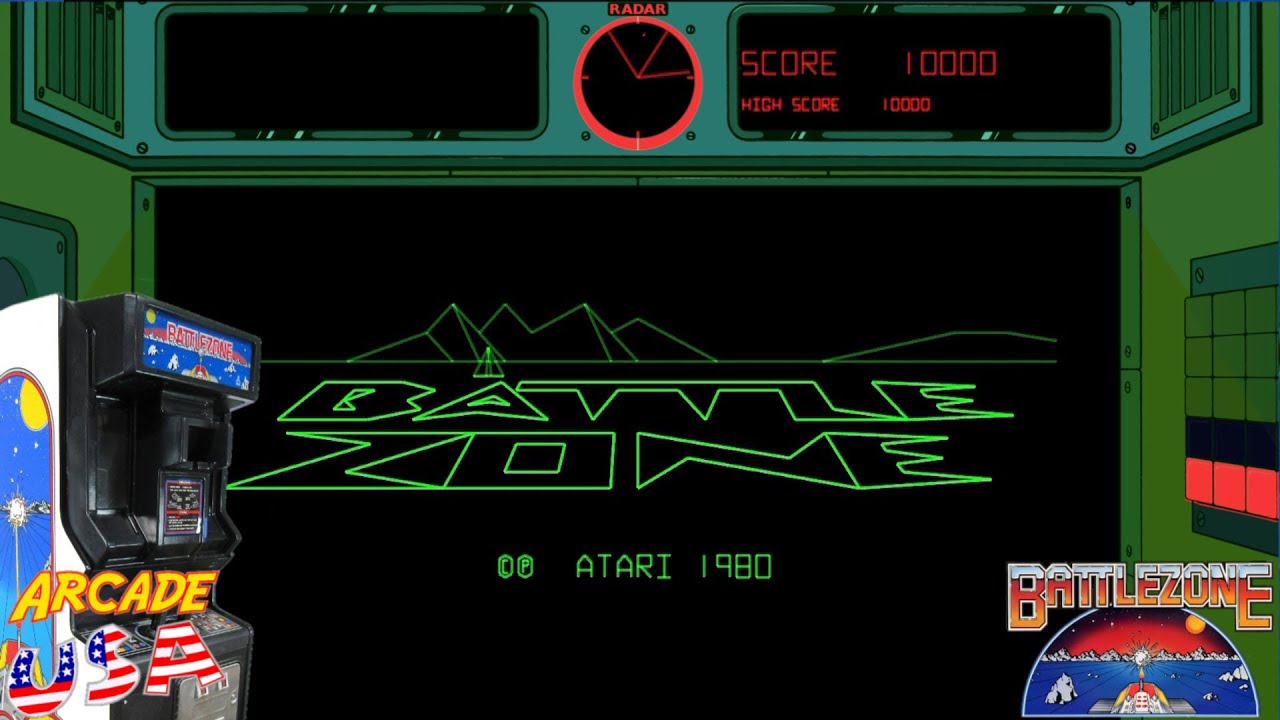This screenshot has width=1280, height=720.
Task: Click the circular red radar display
Action: coord(638,82)
